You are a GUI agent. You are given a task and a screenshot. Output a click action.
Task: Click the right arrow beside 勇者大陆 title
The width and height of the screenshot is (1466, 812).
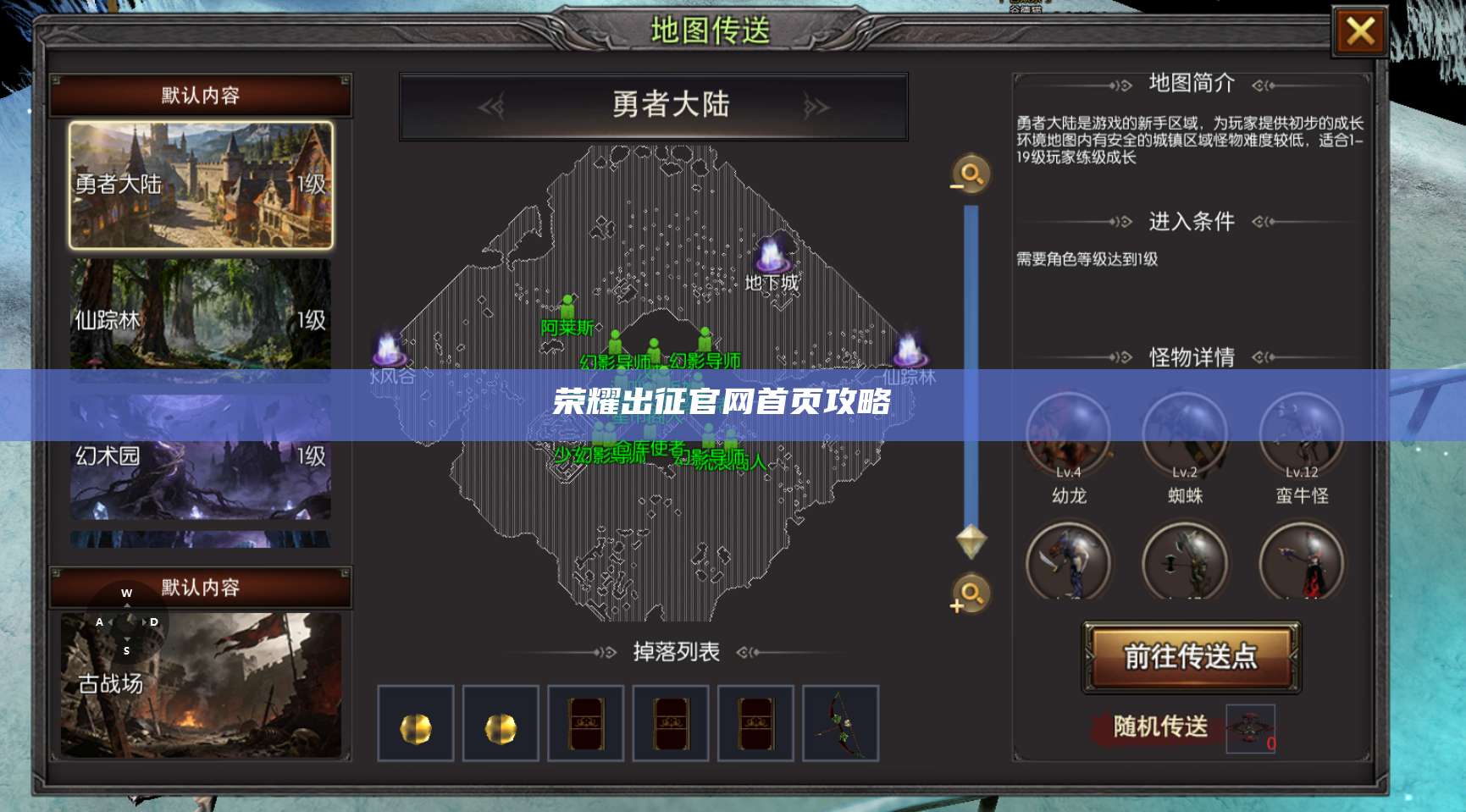point(815,106)
